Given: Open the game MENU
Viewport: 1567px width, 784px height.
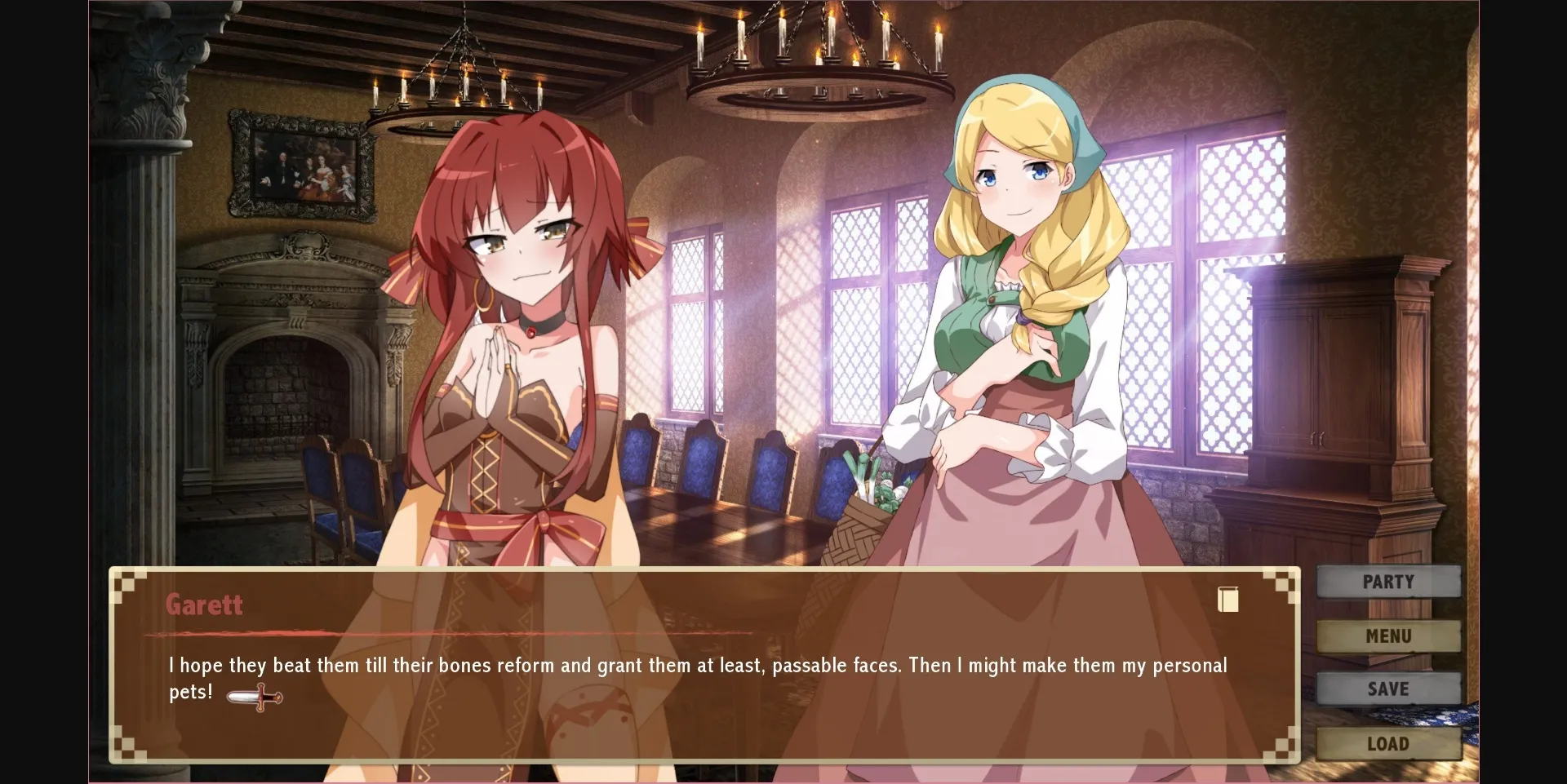Looking at the screenshot, I should coord(1390,636).
